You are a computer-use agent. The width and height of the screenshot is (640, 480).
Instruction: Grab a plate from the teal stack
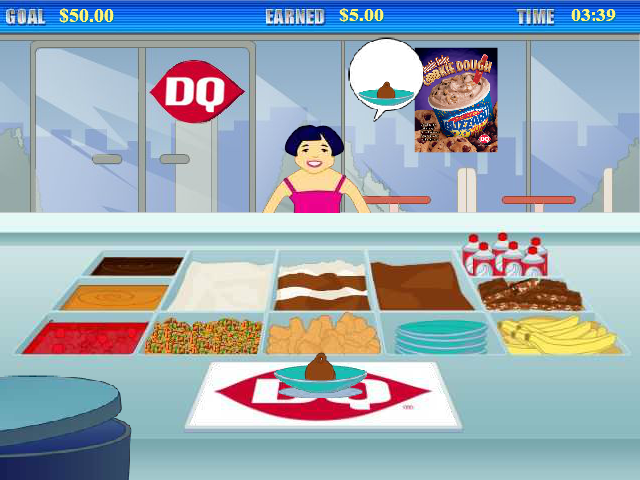(x=441, y=336)
